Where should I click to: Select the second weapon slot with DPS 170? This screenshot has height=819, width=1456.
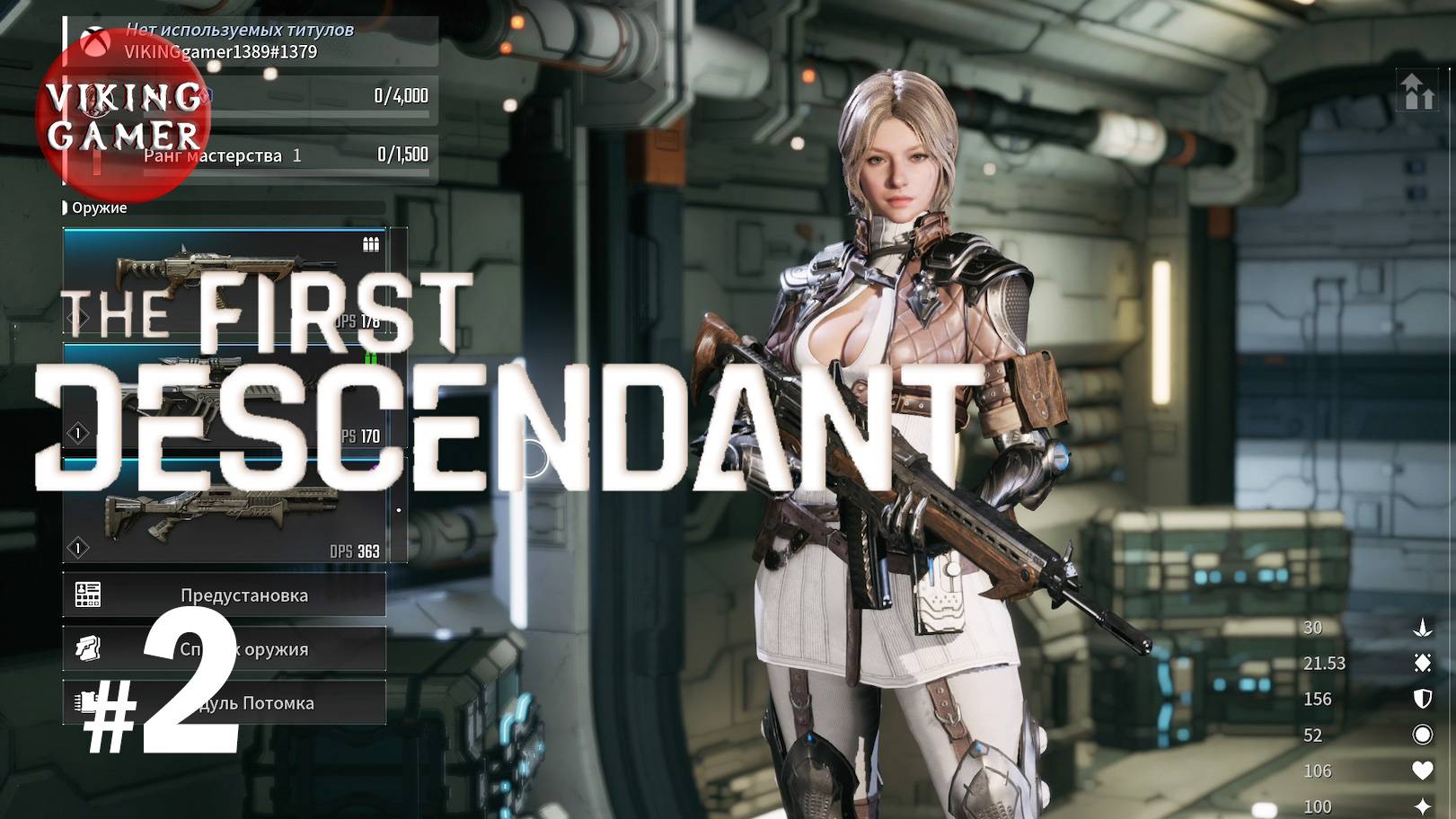(x=225, y=395)
